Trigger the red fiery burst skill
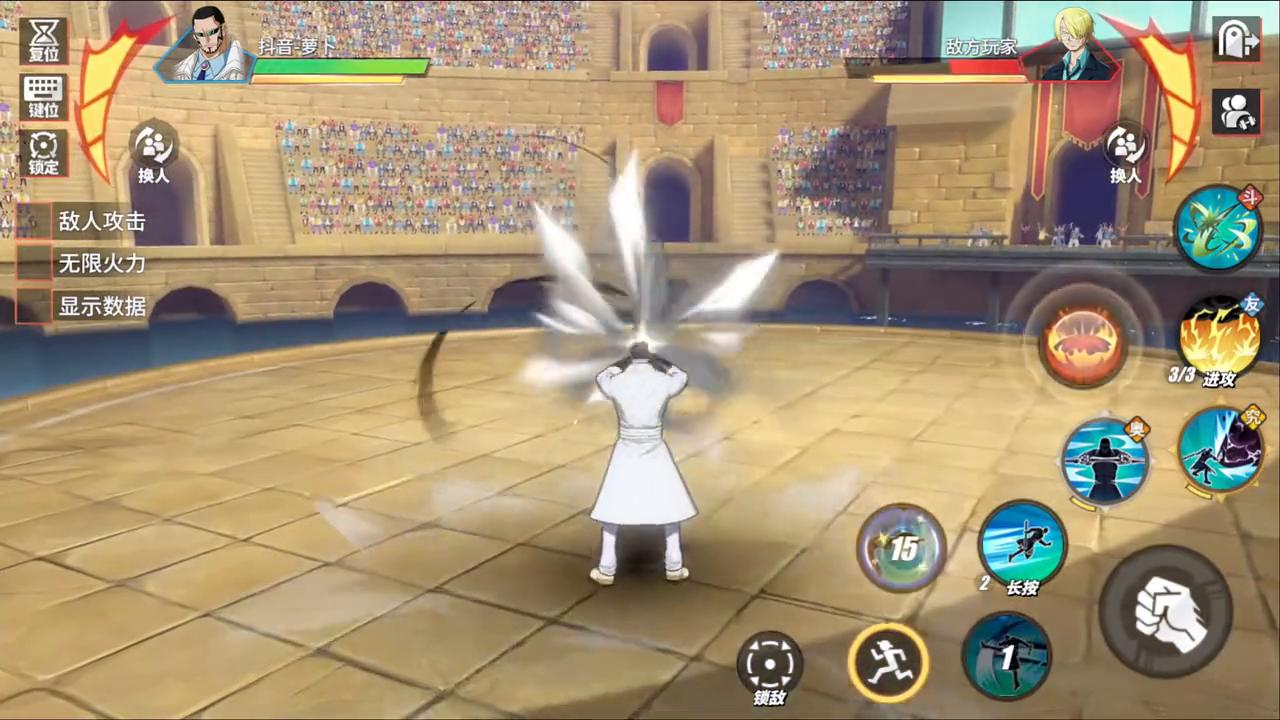This screenshot has height=720, width=1280. (1082, 341)
